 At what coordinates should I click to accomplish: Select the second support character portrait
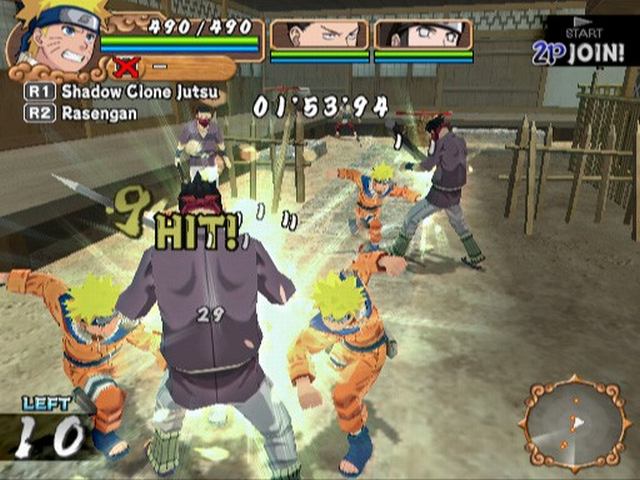[x=423, y=36]
